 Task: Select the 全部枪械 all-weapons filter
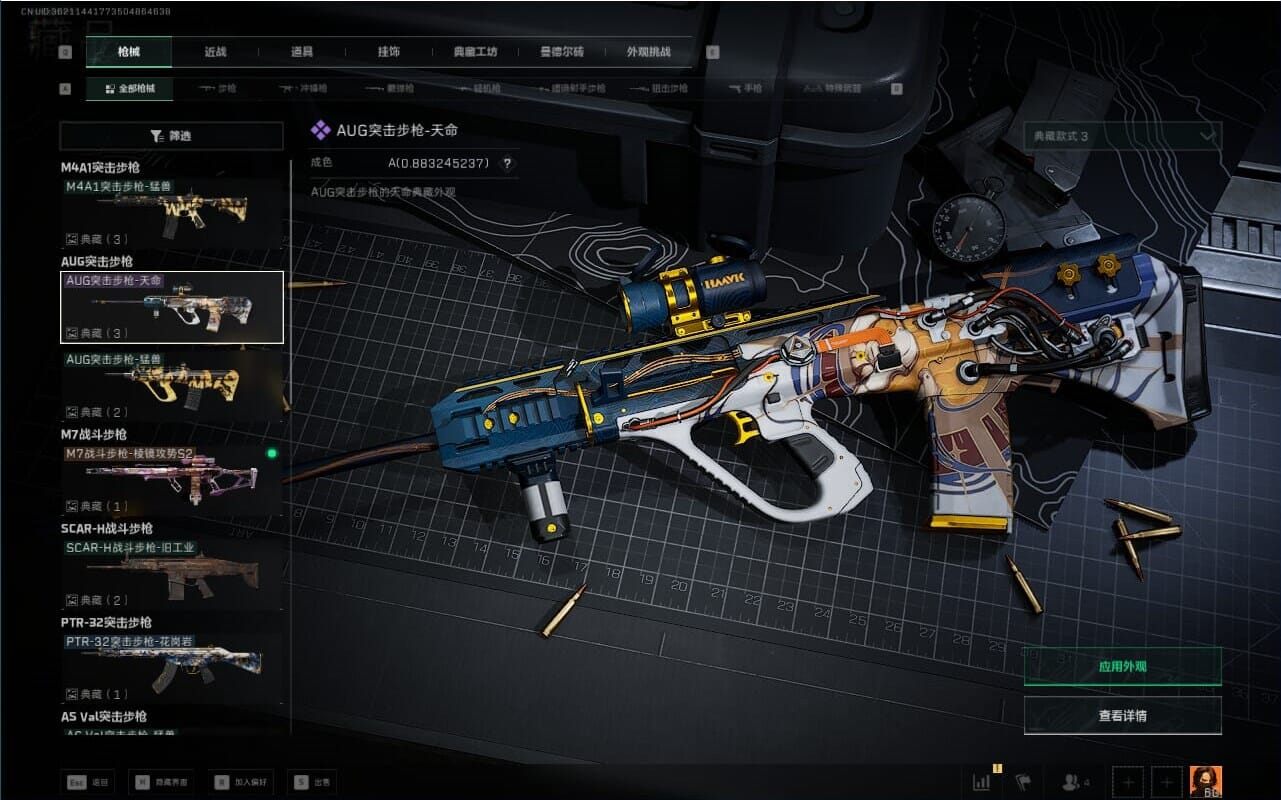pyautogui.click(x=129, y=88)
